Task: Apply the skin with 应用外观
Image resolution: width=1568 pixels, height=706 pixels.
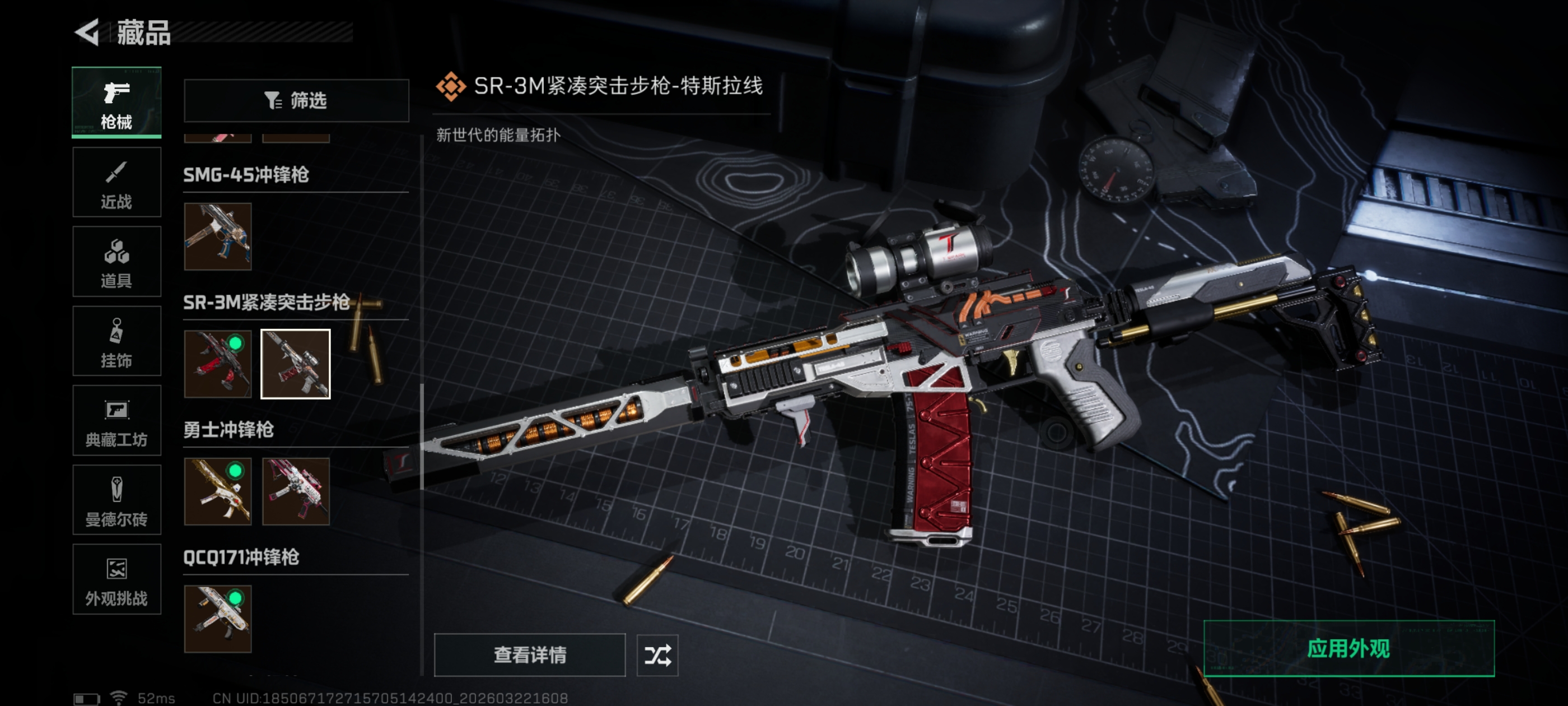Action: [x=1349, y=648]
